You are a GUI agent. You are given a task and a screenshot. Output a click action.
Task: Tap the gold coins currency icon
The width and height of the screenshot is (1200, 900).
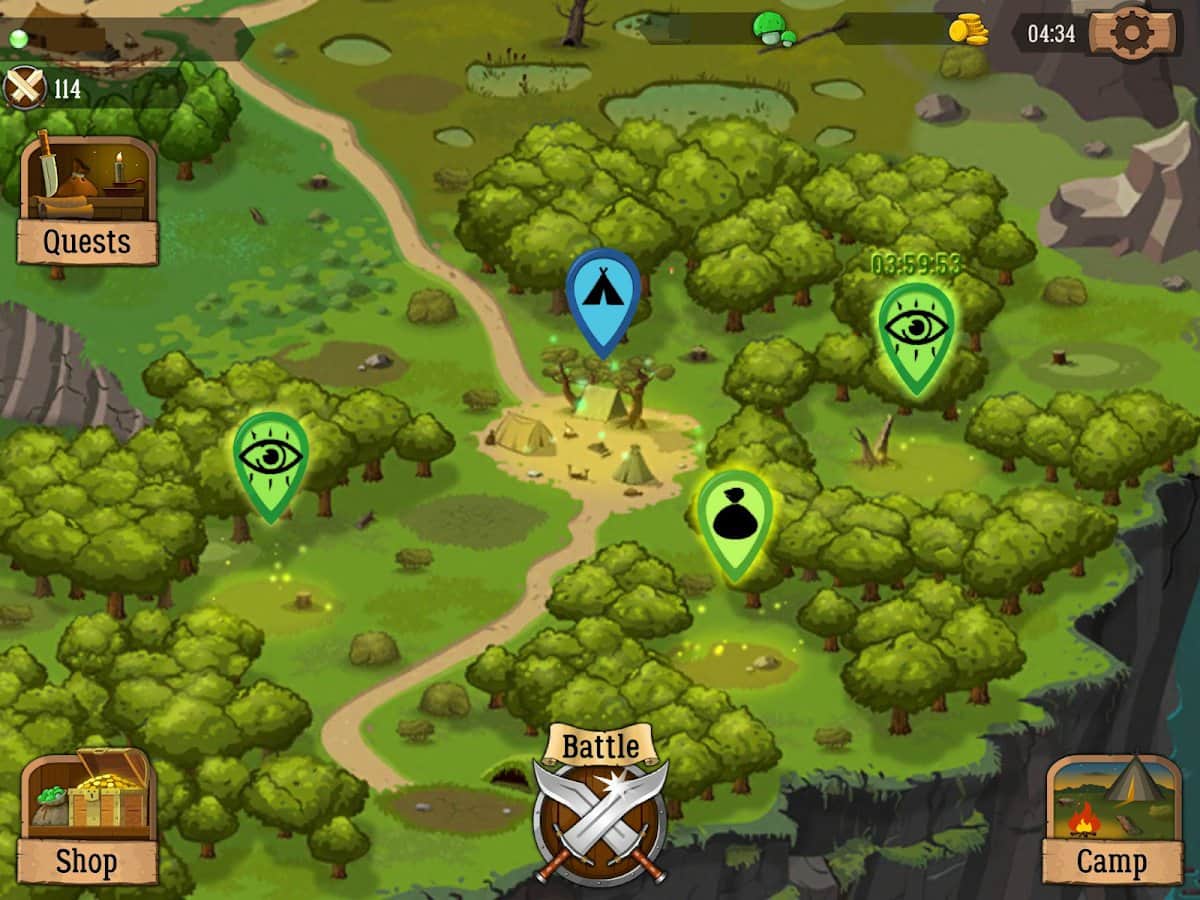point(968,30)
